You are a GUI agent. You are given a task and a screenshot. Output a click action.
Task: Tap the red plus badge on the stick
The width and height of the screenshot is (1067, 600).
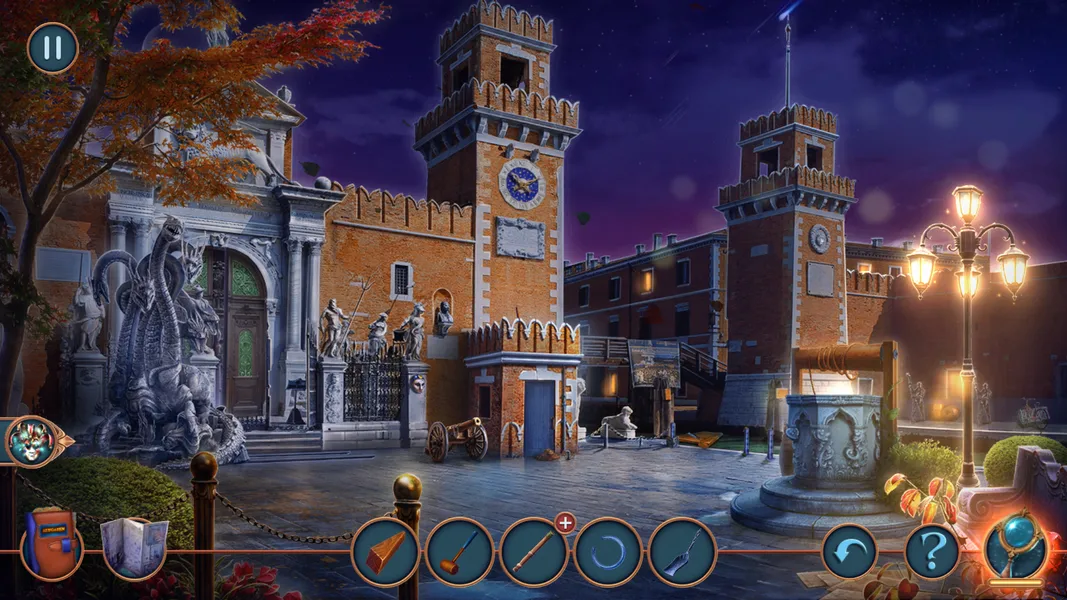tap(565, 522)
